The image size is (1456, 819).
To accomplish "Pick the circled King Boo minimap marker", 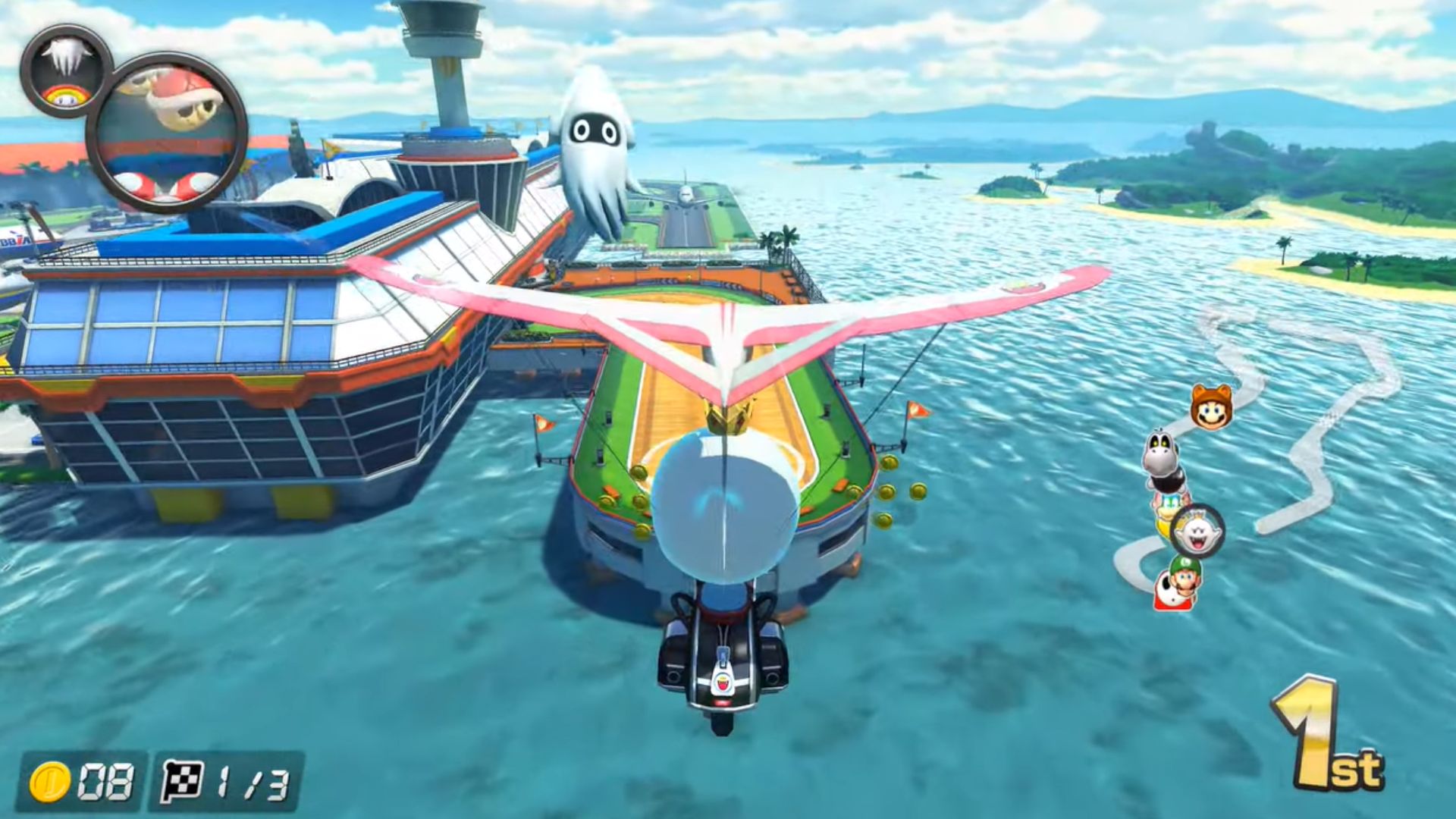I will (1197, 532).
